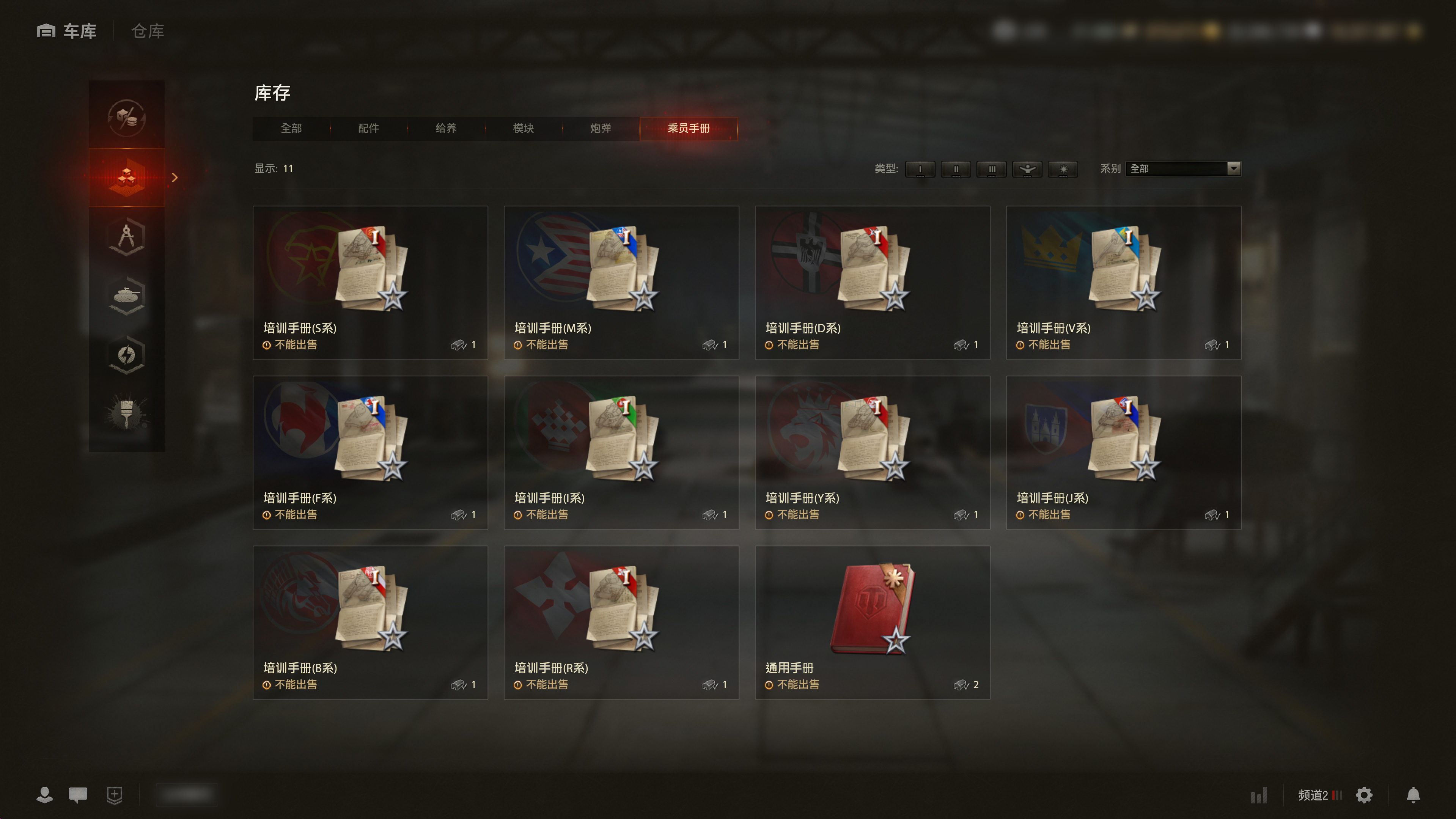Go to the 车库 garage screen
The width and height of the screenshot is (1456, 819).
click(x=67, y=31)
